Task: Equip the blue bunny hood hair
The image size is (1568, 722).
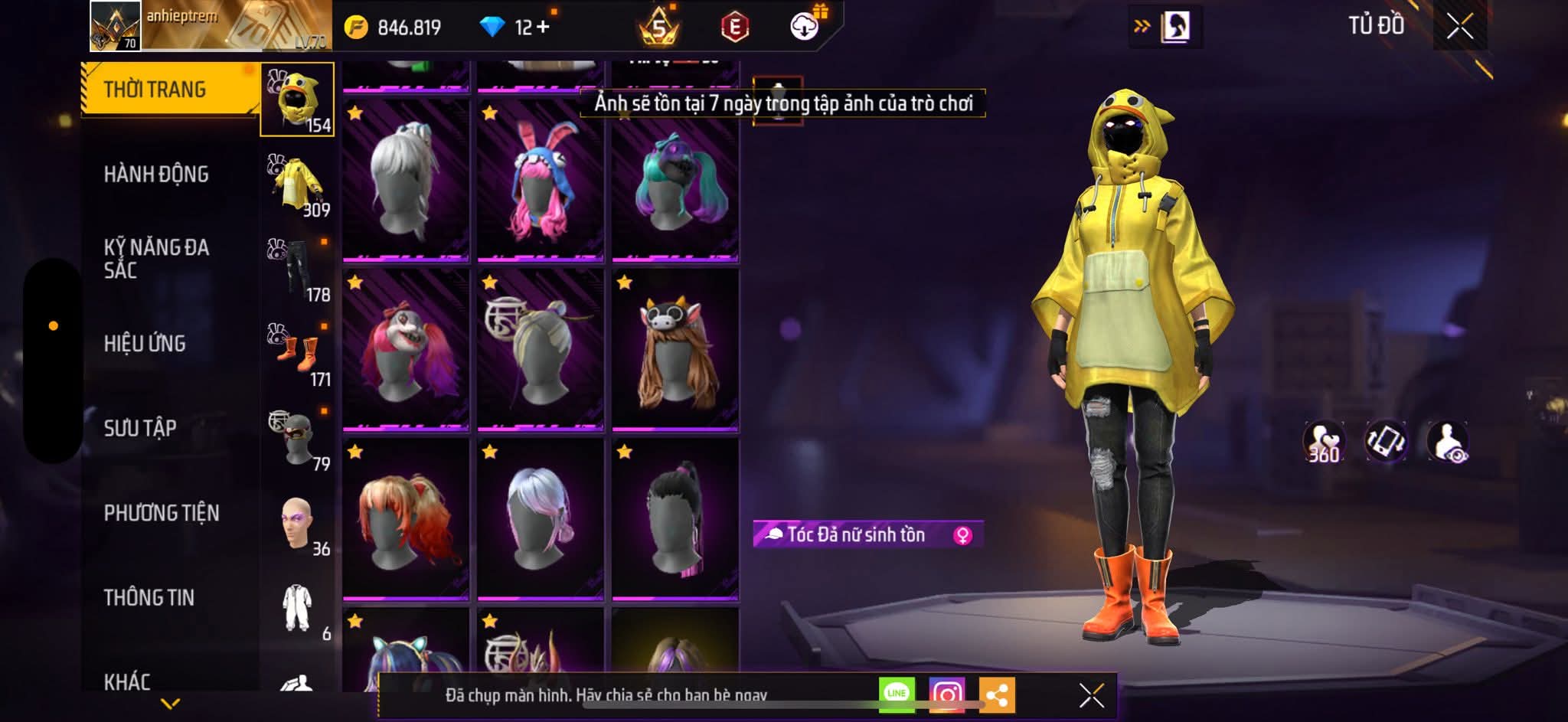Action: pyautogui.click(x=541, y=181)
